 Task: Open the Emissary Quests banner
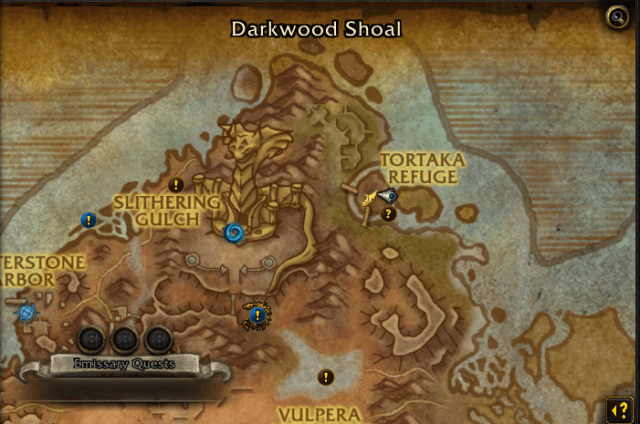coord(125,364)
